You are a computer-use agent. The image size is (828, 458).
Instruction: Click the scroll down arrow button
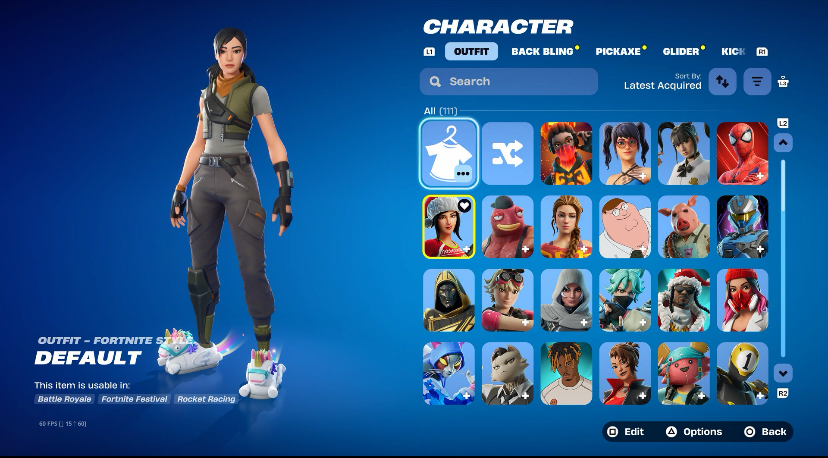(783, 372)
